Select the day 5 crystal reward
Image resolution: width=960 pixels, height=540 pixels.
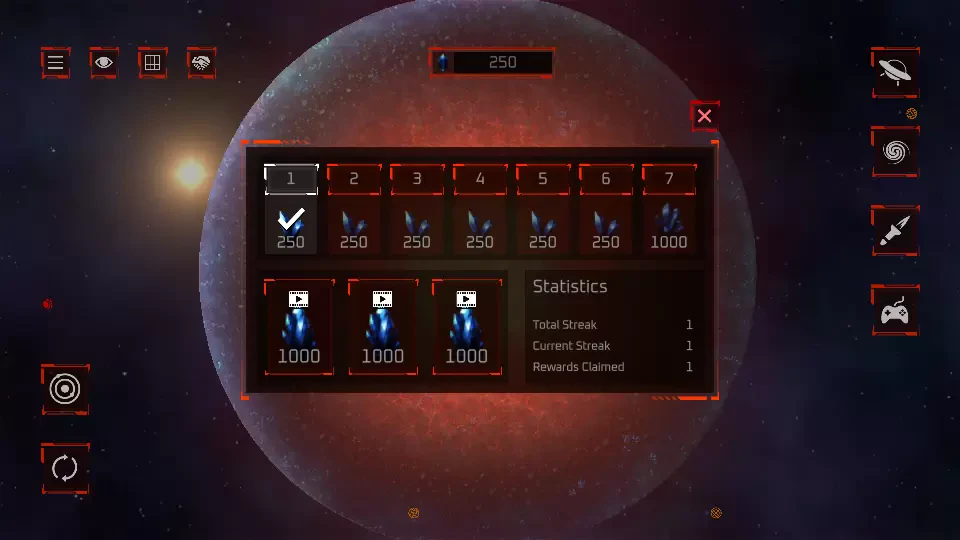pyautogui.click(x=543, y=210)
